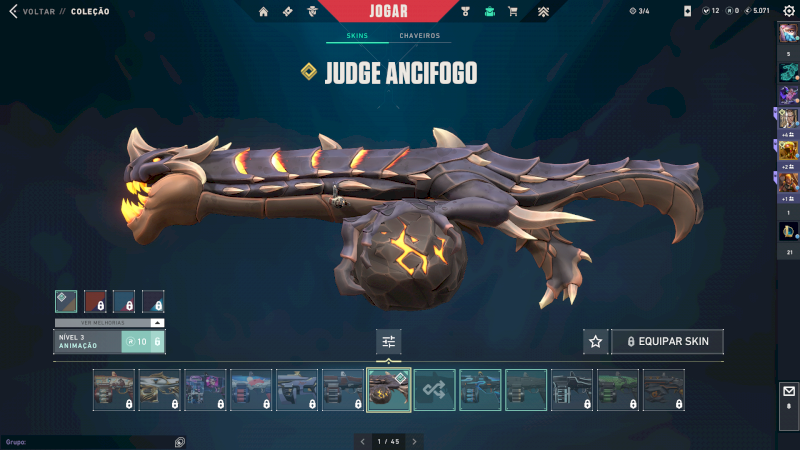This screenshot has height=450, width=800.
Task: Open the home screen icon
Action: tap(263, 12)
